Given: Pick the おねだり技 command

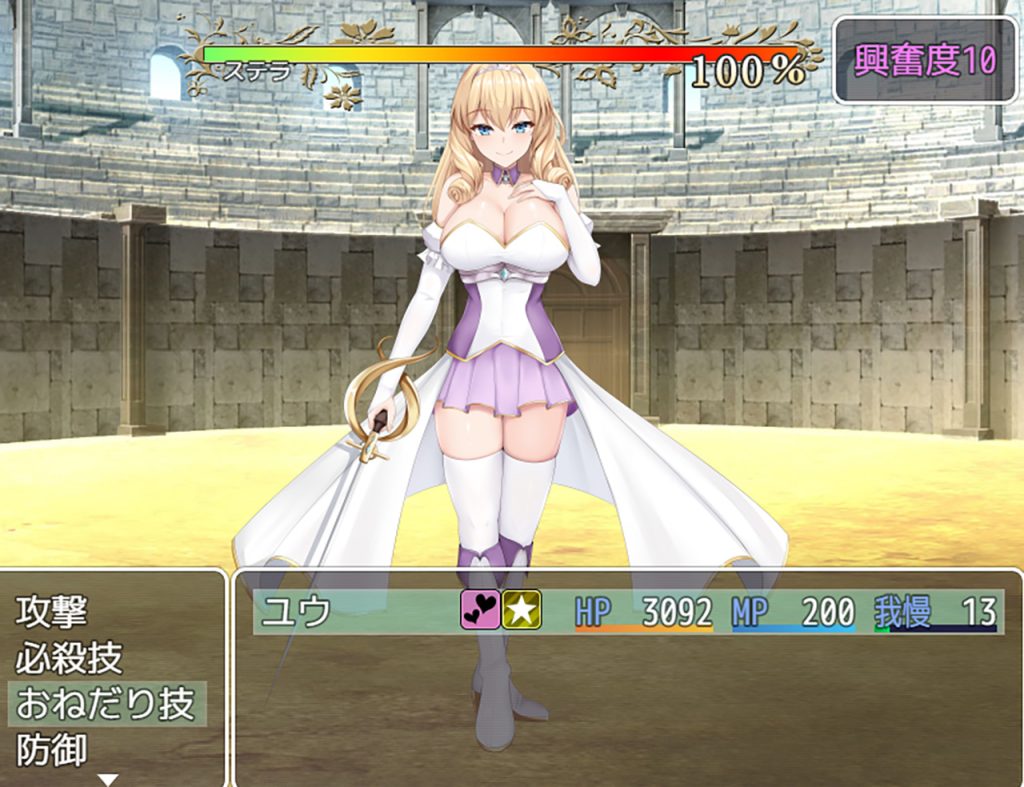Looking at the screenshot, I should pyautogui.click(x=105, y=704).
